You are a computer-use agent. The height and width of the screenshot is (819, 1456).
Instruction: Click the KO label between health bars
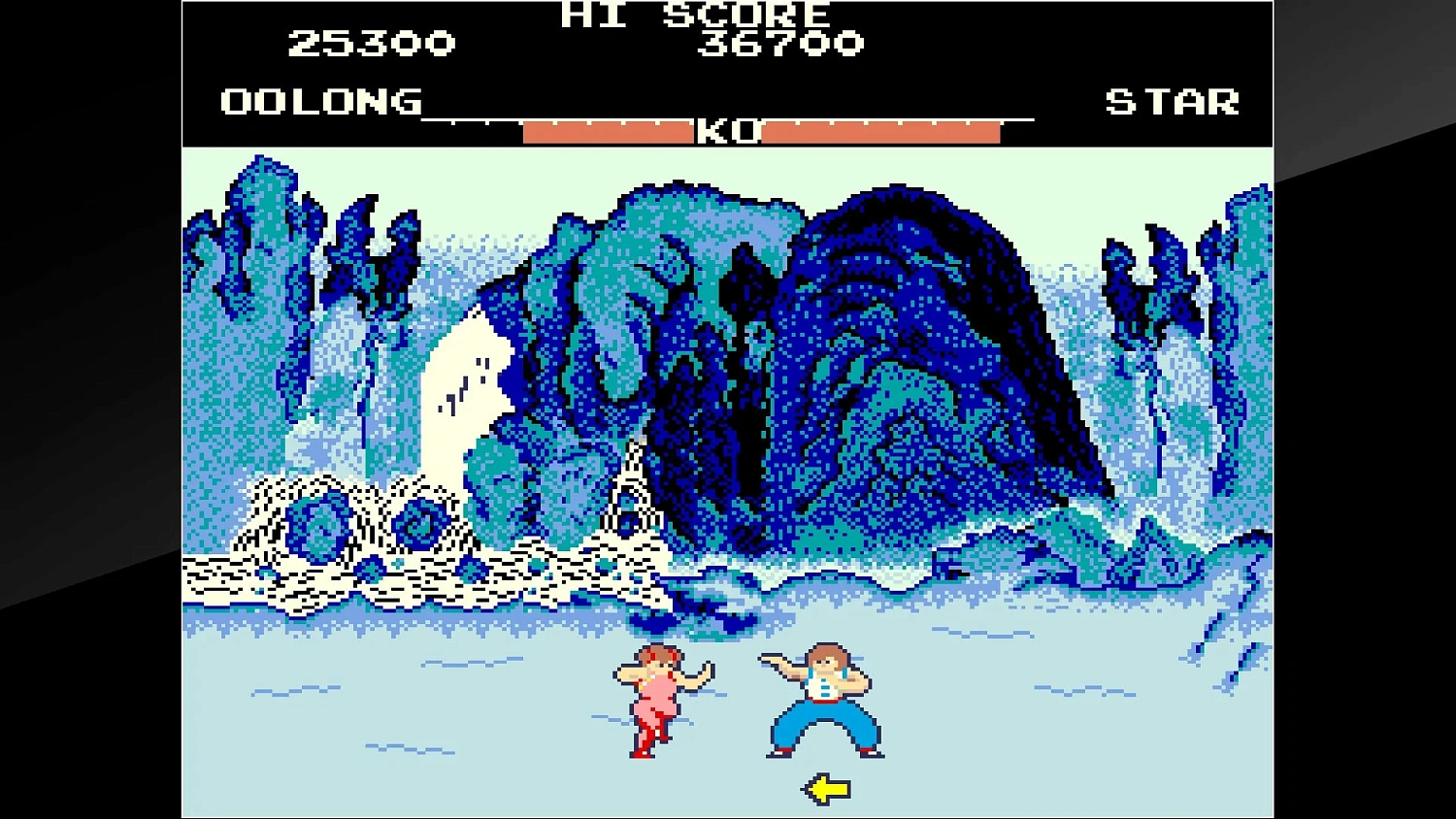[x=726, y=132]
